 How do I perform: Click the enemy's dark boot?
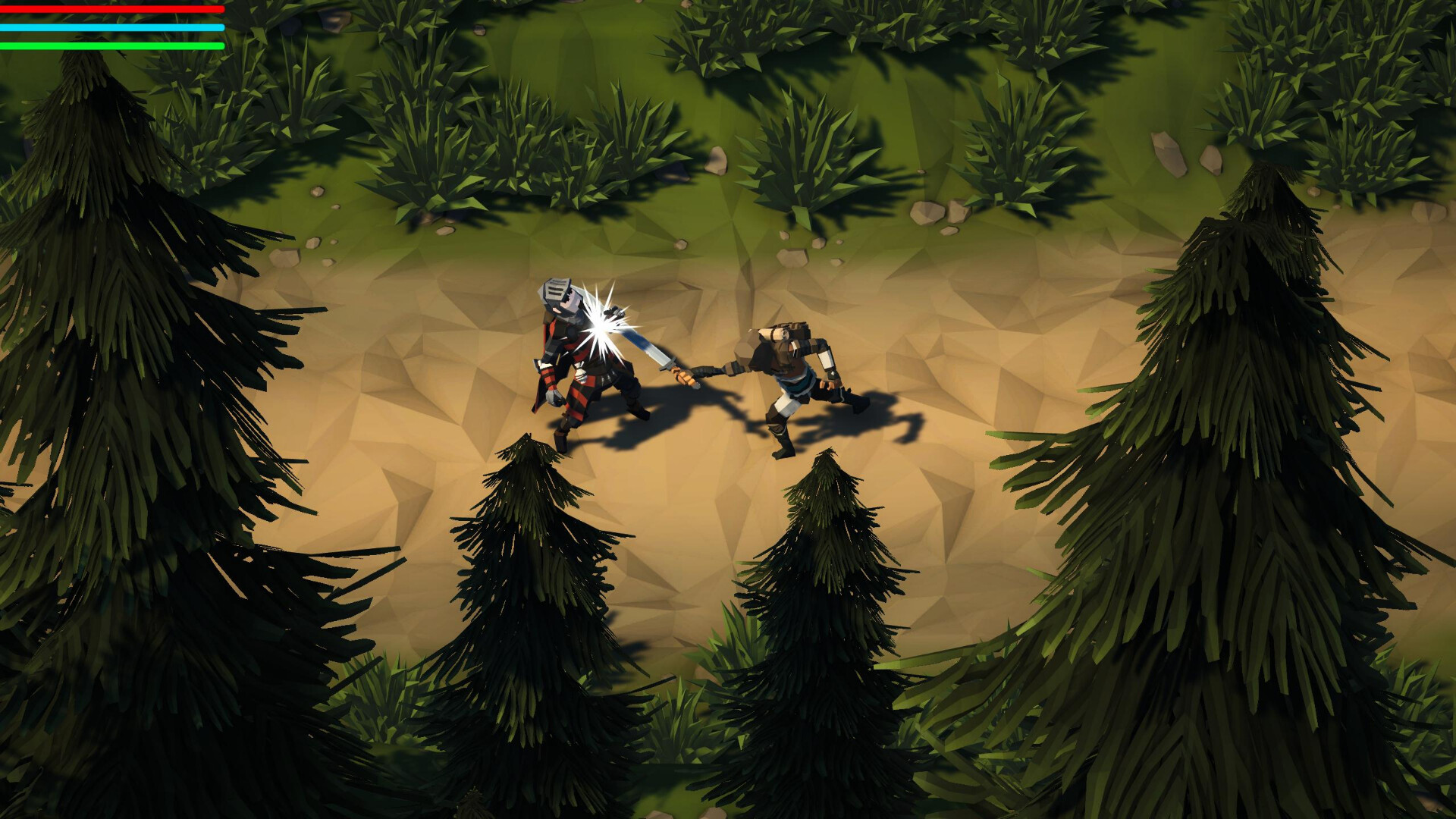(x=781, y=451)
